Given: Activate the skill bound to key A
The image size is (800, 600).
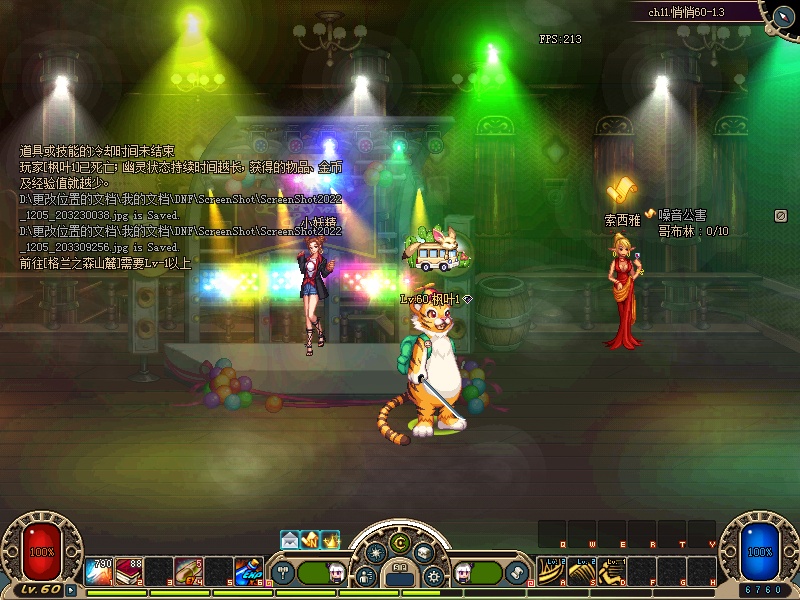Looking at the screenshot, I should pos(552,571).
